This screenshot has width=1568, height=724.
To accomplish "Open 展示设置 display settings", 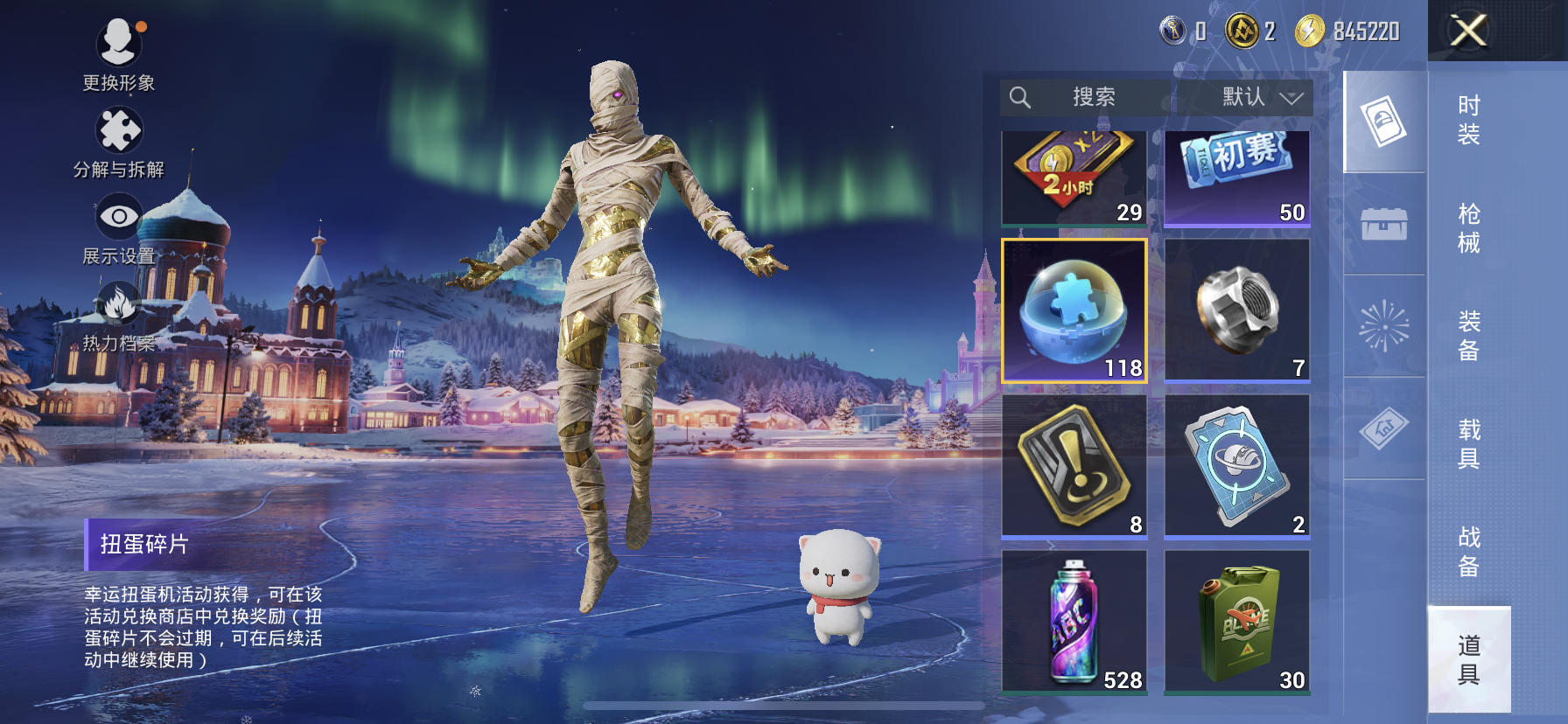I will pyautogui.click(x=119, y=228).
